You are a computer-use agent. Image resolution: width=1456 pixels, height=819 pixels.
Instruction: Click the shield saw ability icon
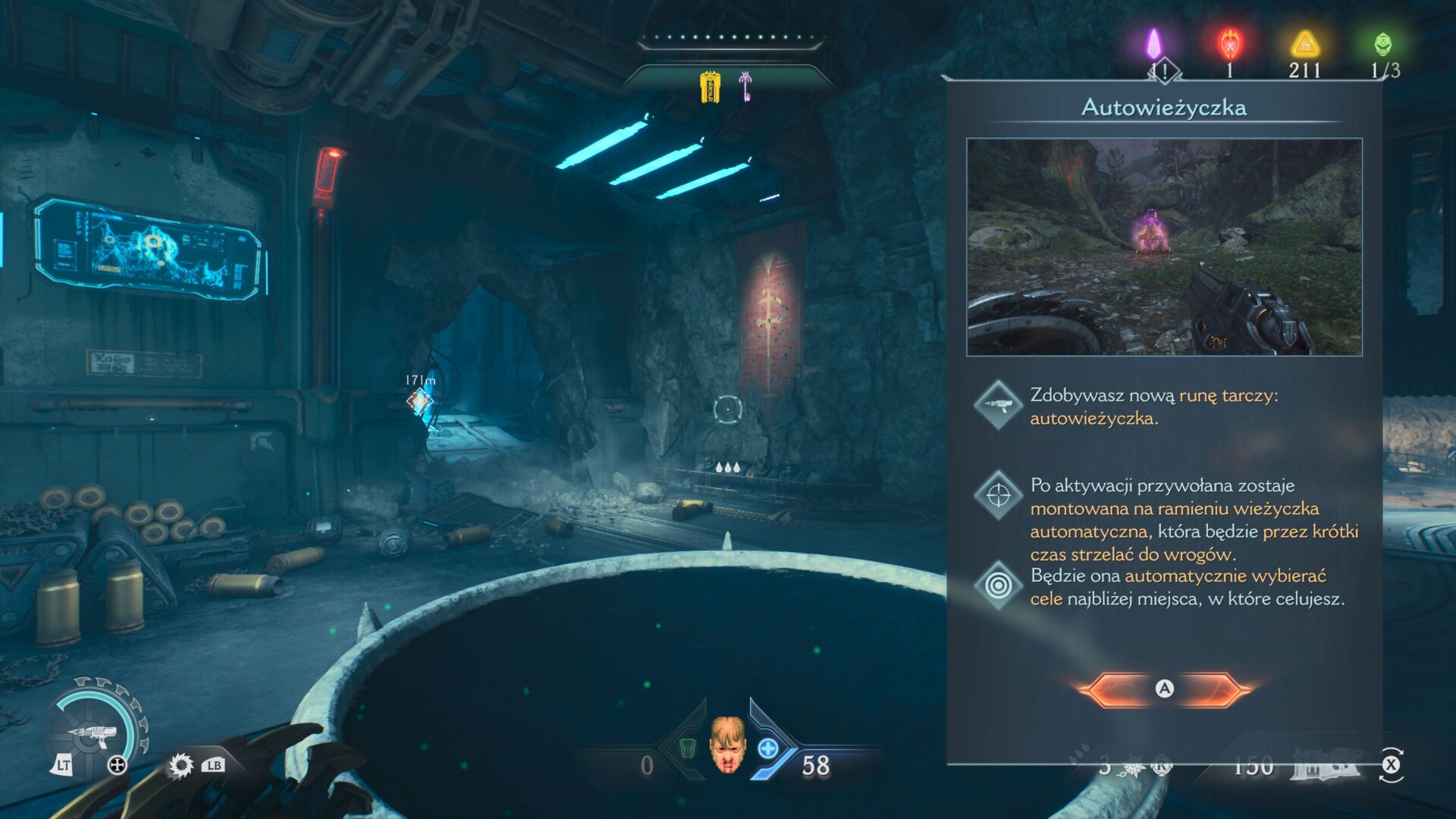click(x=180, y=765)
